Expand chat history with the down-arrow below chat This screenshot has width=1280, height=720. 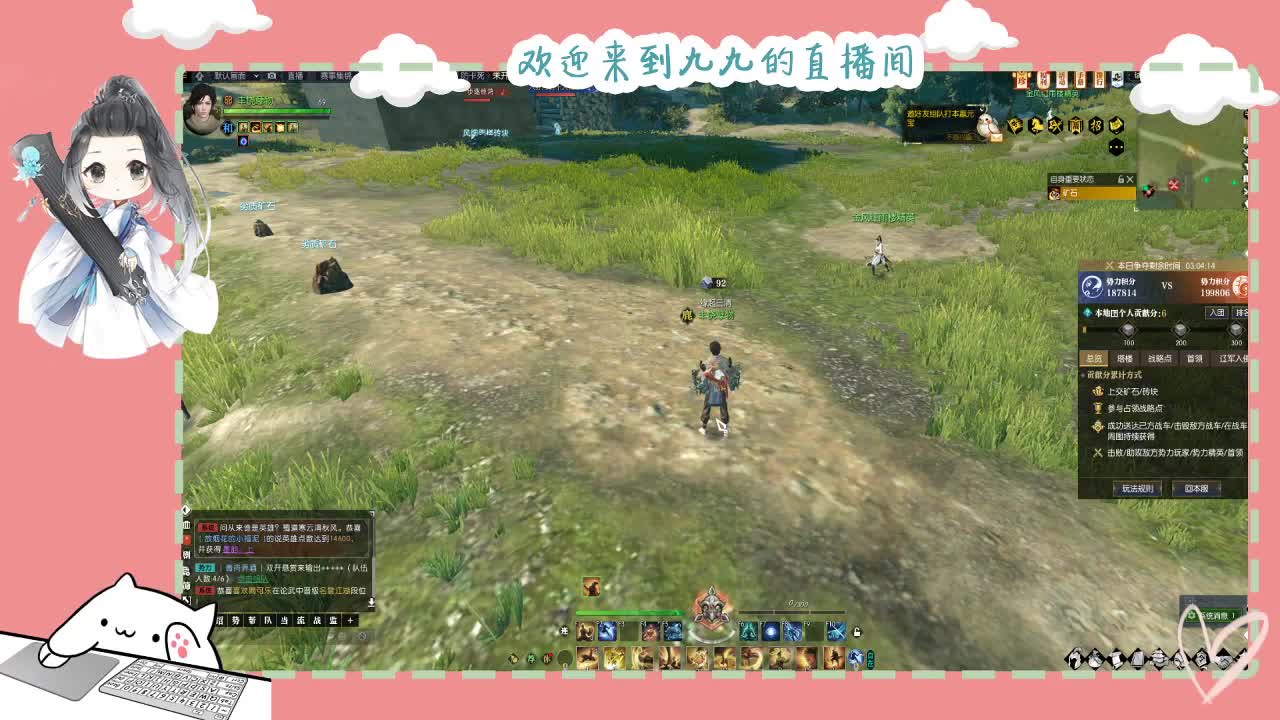pos(372,601)
